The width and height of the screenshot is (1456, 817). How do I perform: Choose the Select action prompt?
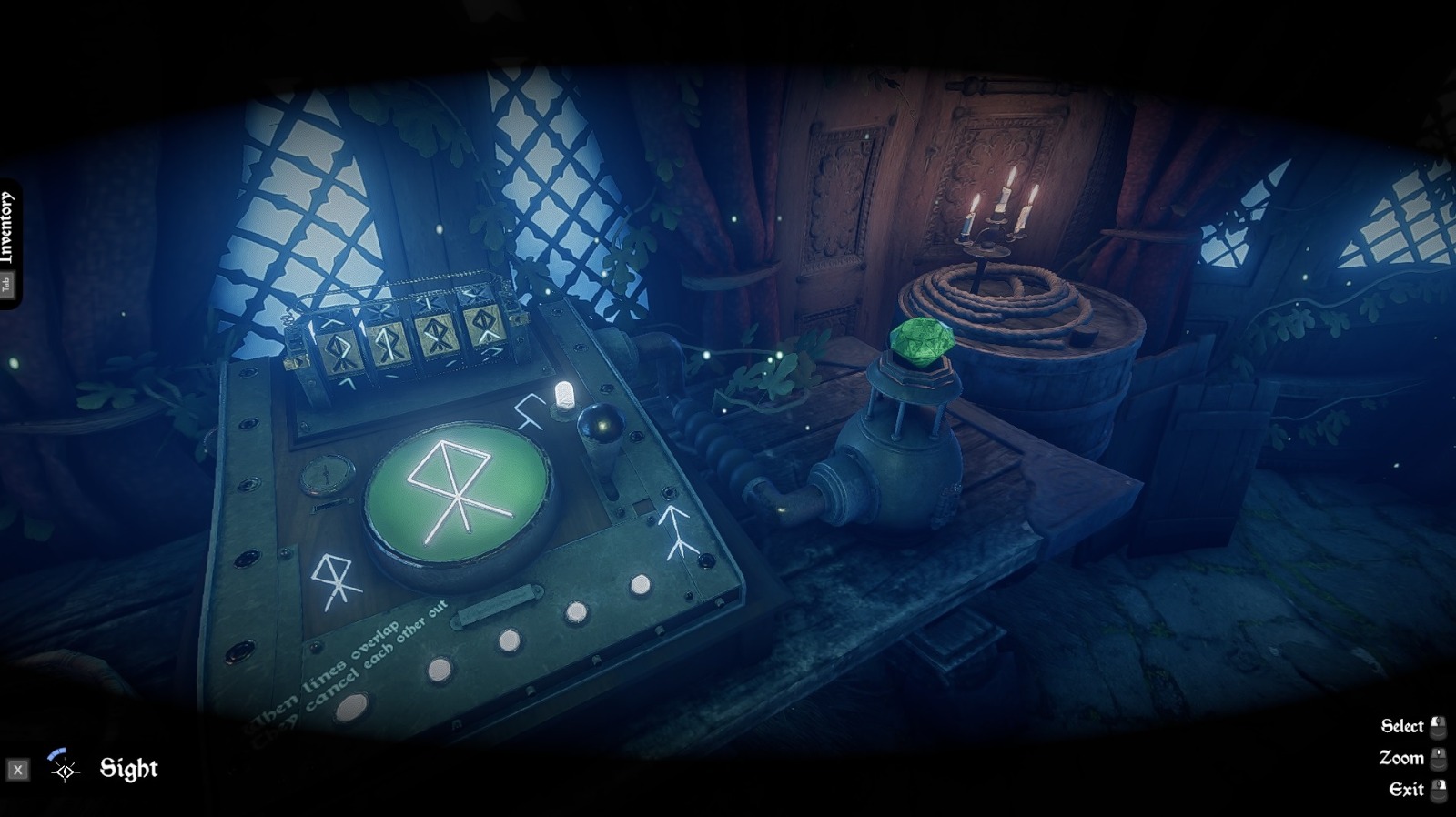[x=1402, y=726]
